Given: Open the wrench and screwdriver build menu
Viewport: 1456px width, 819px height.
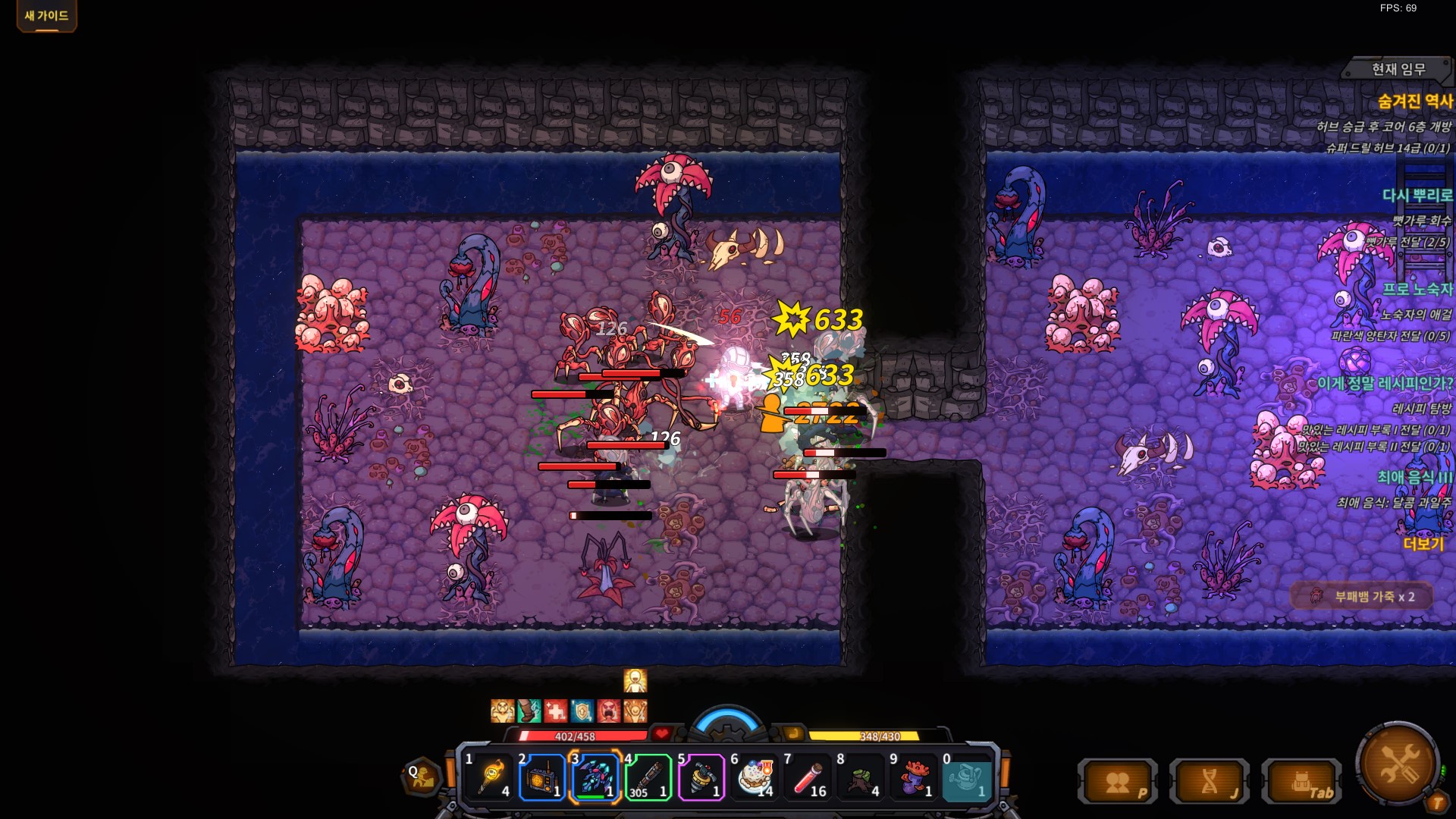Looking at the screenshot, I should (x=1398, y=764).
